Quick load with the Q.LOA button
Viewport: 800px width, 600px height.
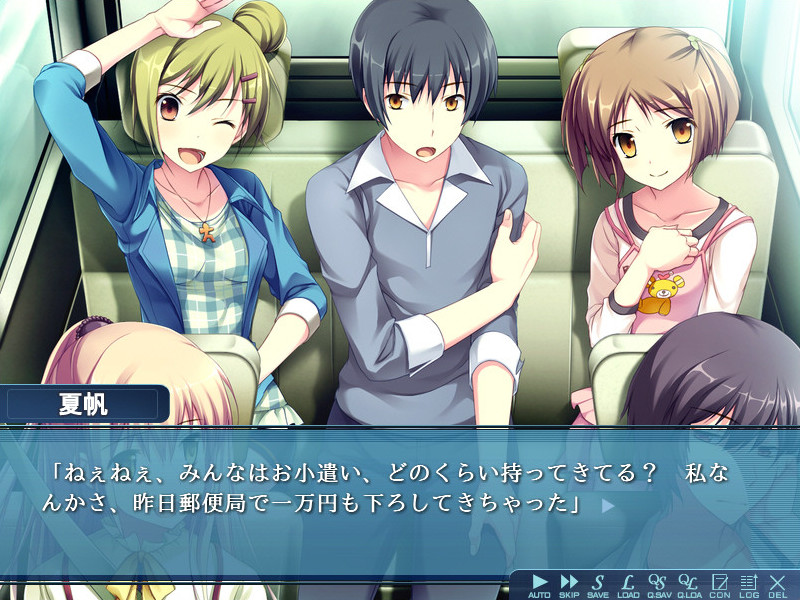[x=688, y=584]
